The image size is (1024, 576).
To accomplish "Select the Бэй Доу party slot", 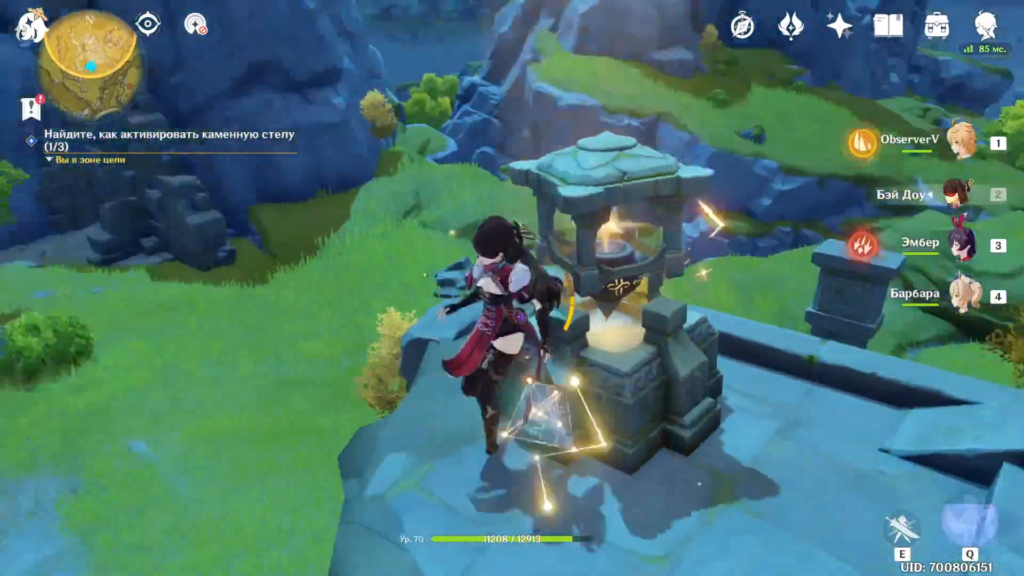I will [x=962, y=194].
